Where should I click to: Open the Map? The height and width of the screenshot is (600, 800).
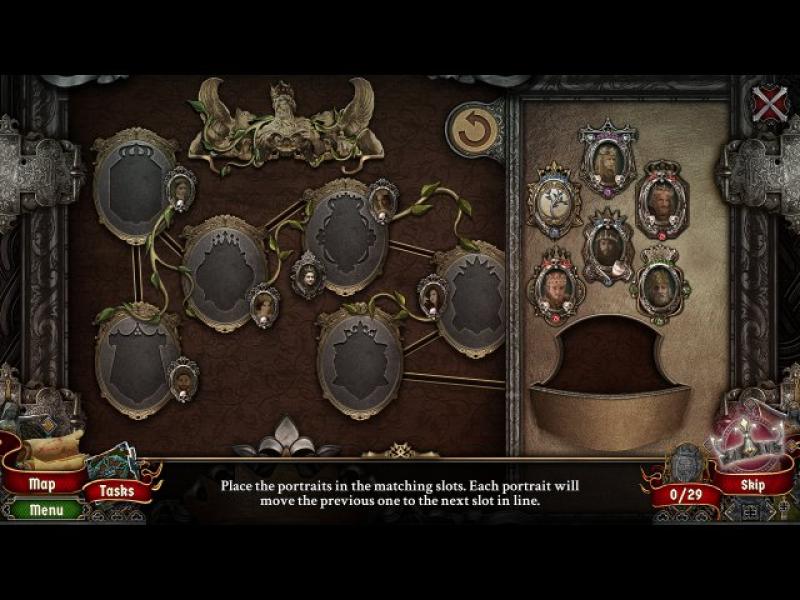pos(42,484)
